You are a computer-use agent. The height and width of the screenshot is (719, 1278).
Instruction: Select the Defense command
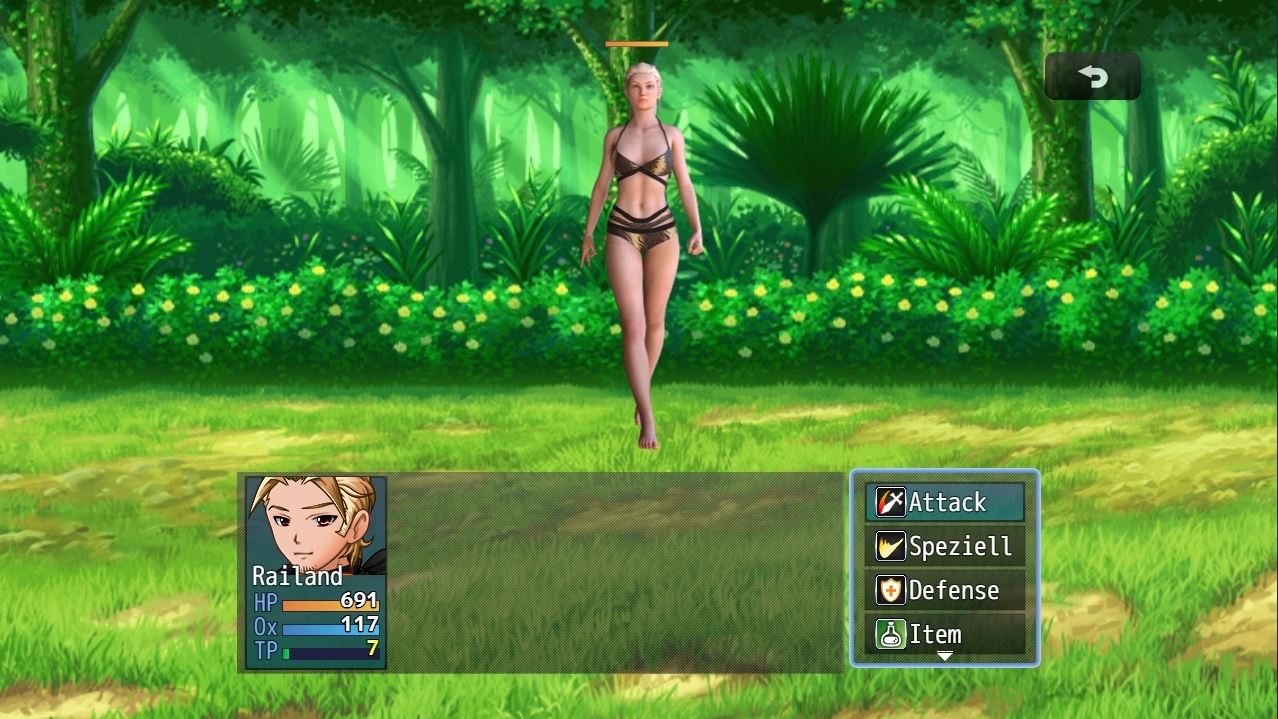(944, 590)
